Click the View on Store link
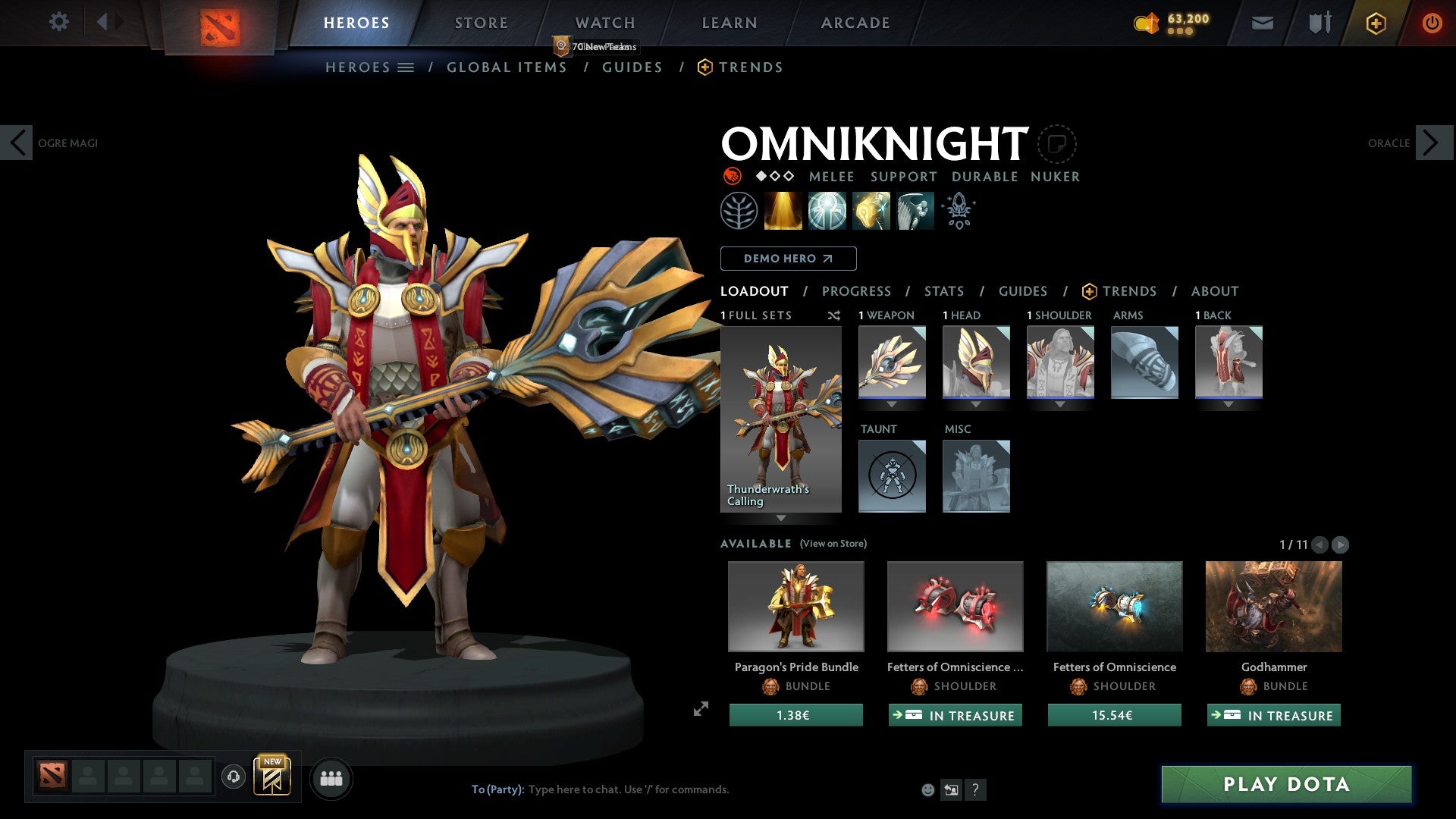Screen dimensions: 1456x819 point(833,544)
